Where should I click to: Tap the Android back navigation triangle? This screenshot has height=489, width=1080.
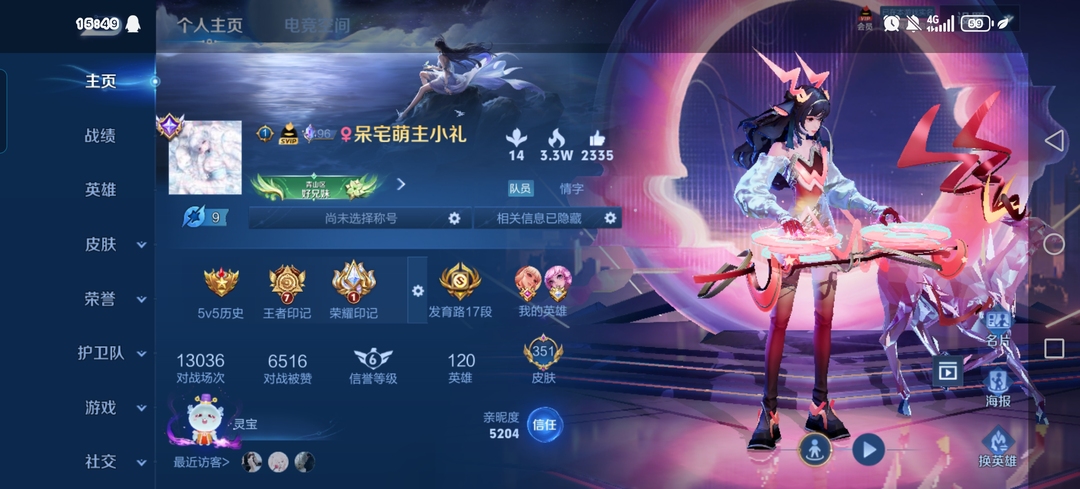pyautogui.click(x=1053, y=141)
